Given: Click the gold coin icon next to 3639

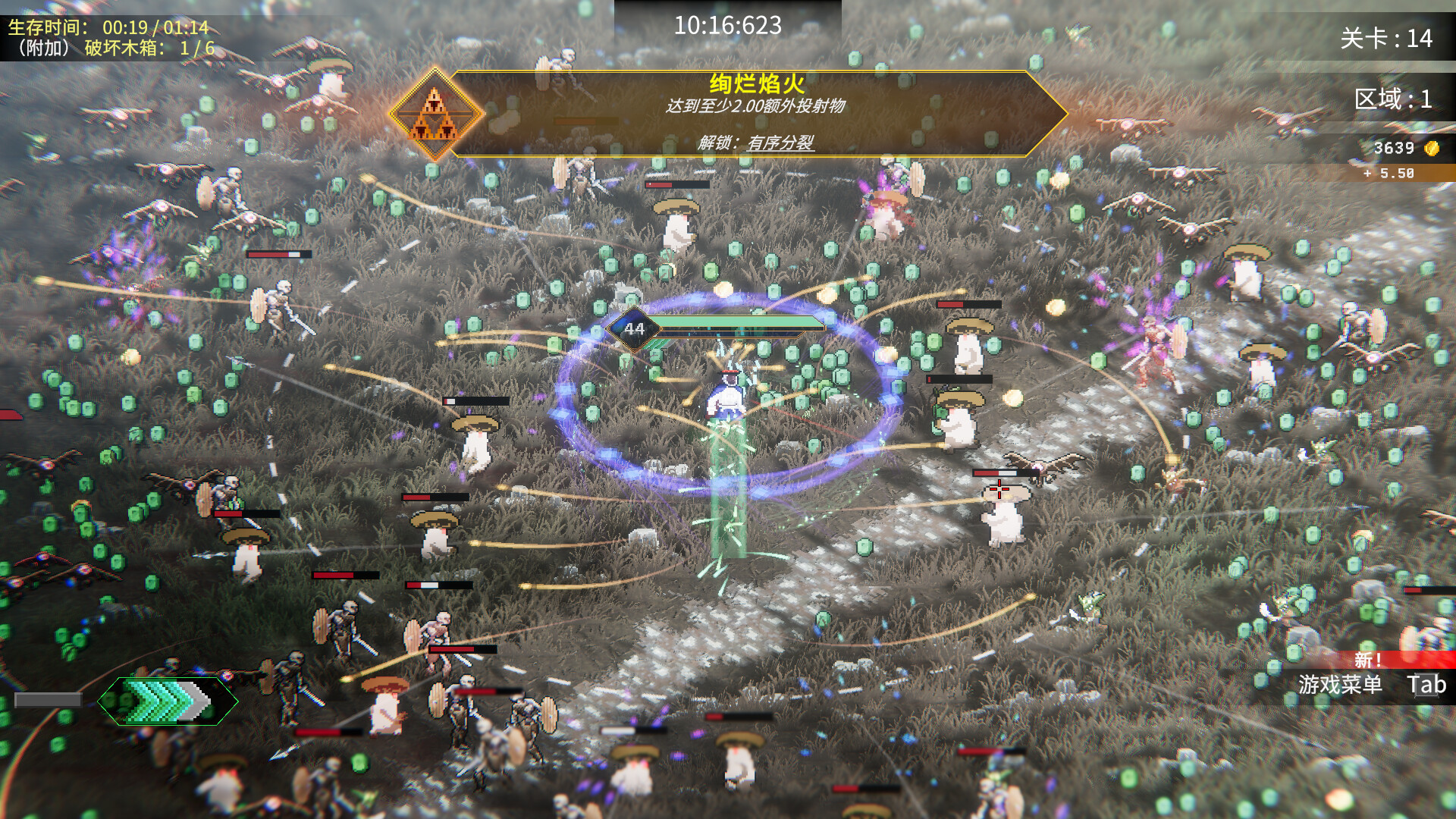Looking at the screenshot, I should pos(1430,146).
